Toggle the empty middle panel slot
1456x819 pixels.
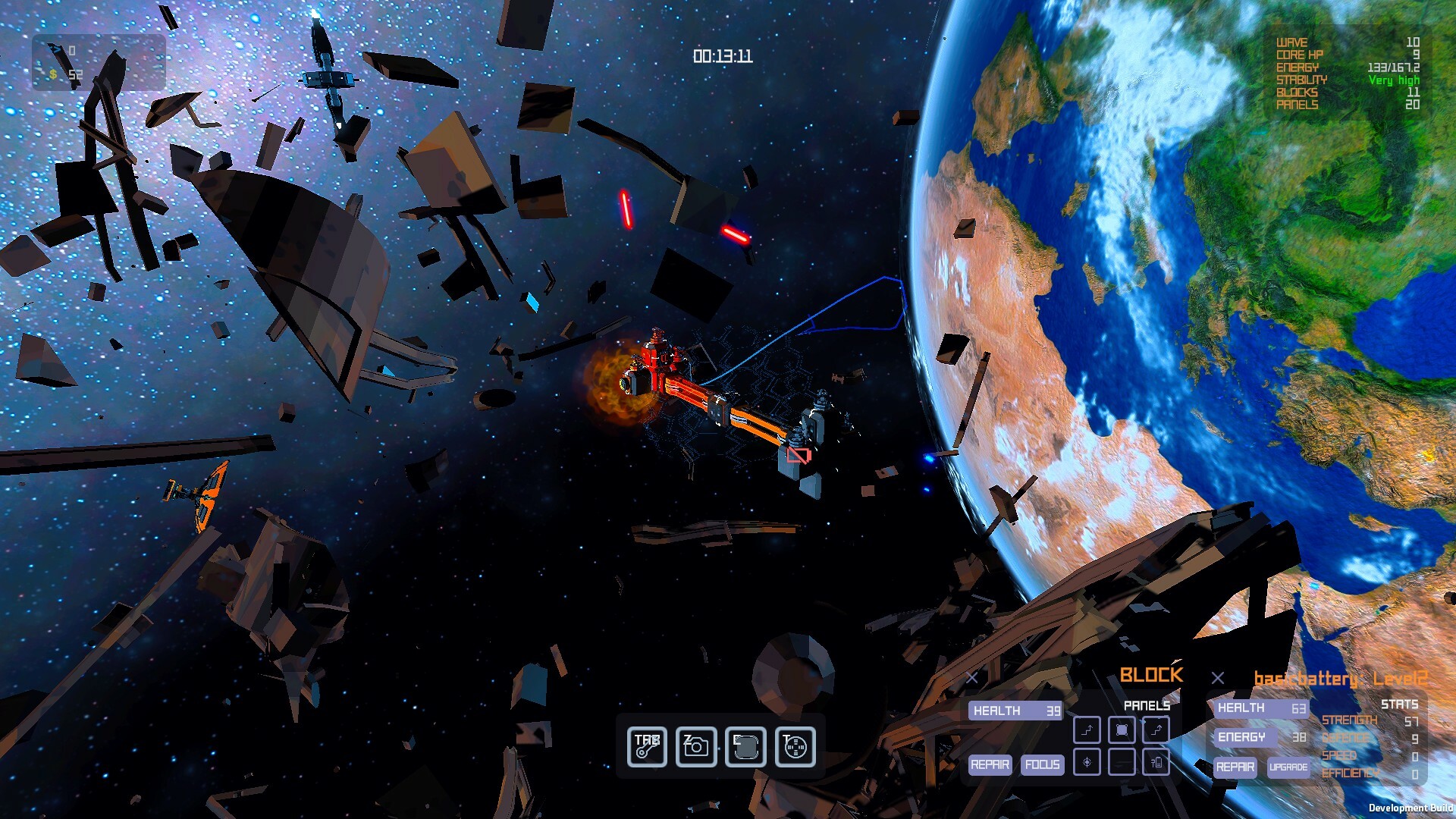tap(1121, 762)
